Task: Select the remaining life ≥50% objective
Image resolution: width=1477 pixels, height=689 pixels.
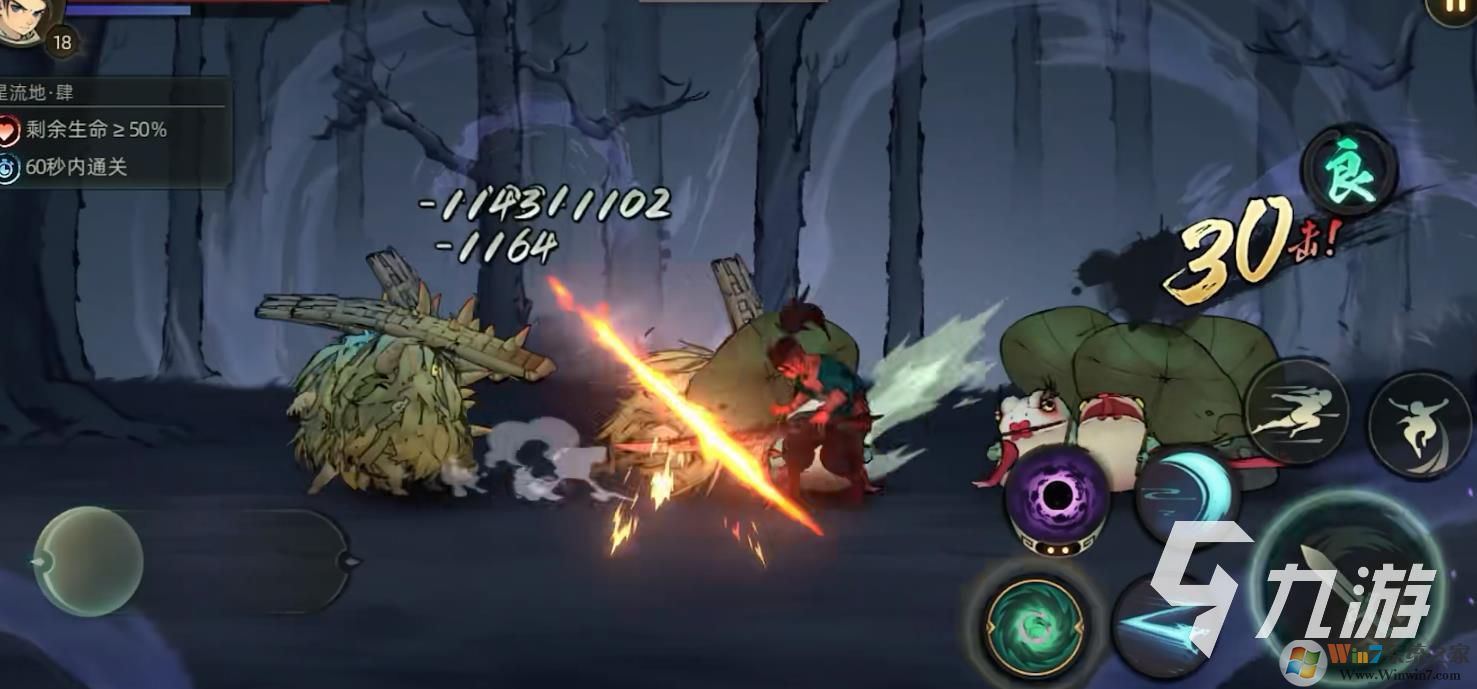Action: coord(96,129)
